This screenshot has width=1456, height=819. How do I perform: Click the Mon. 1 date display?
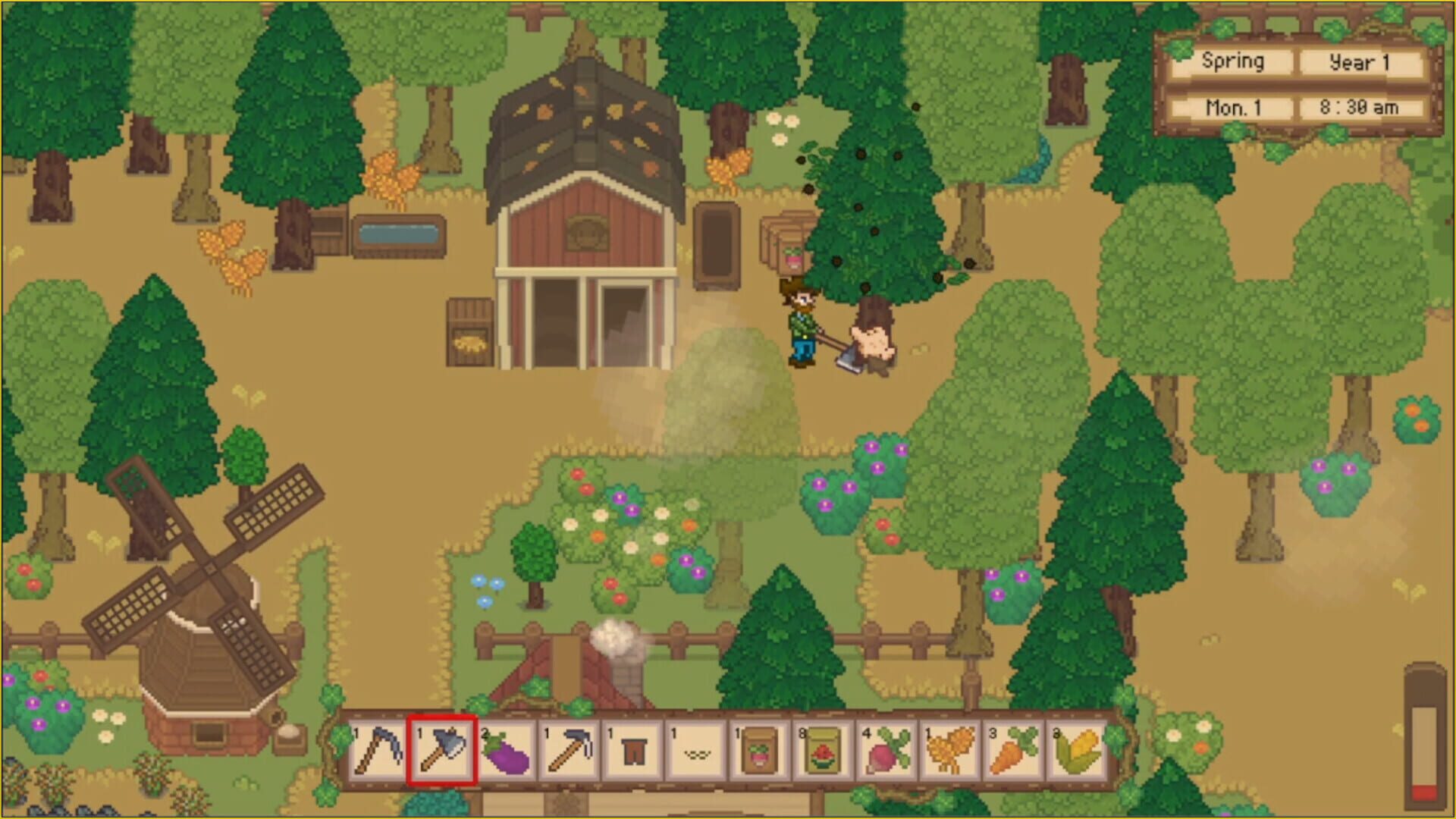1233,108
